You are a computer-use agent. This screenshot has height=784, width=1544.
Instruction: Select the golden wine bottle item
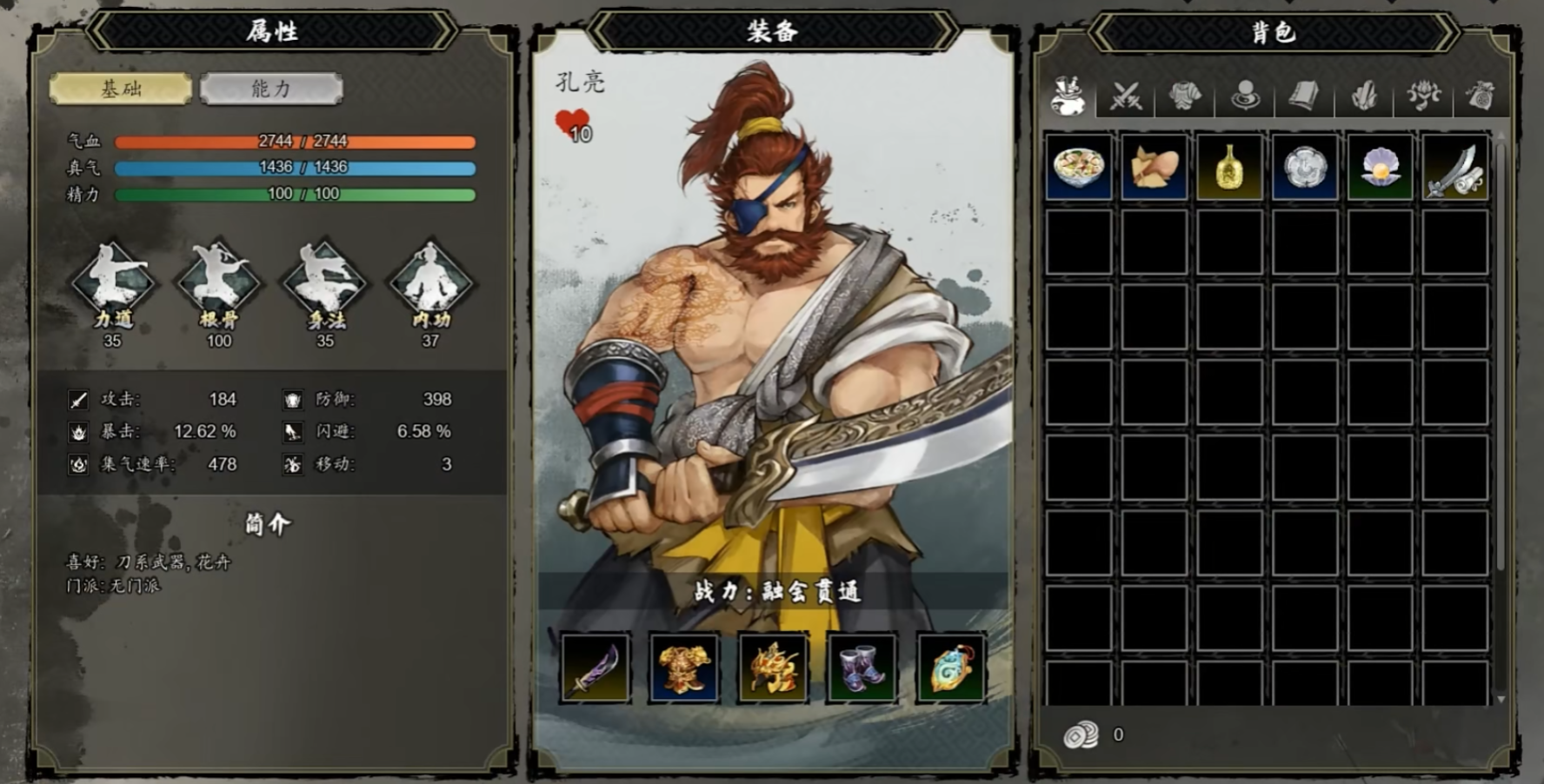(x=1229, y=167)
